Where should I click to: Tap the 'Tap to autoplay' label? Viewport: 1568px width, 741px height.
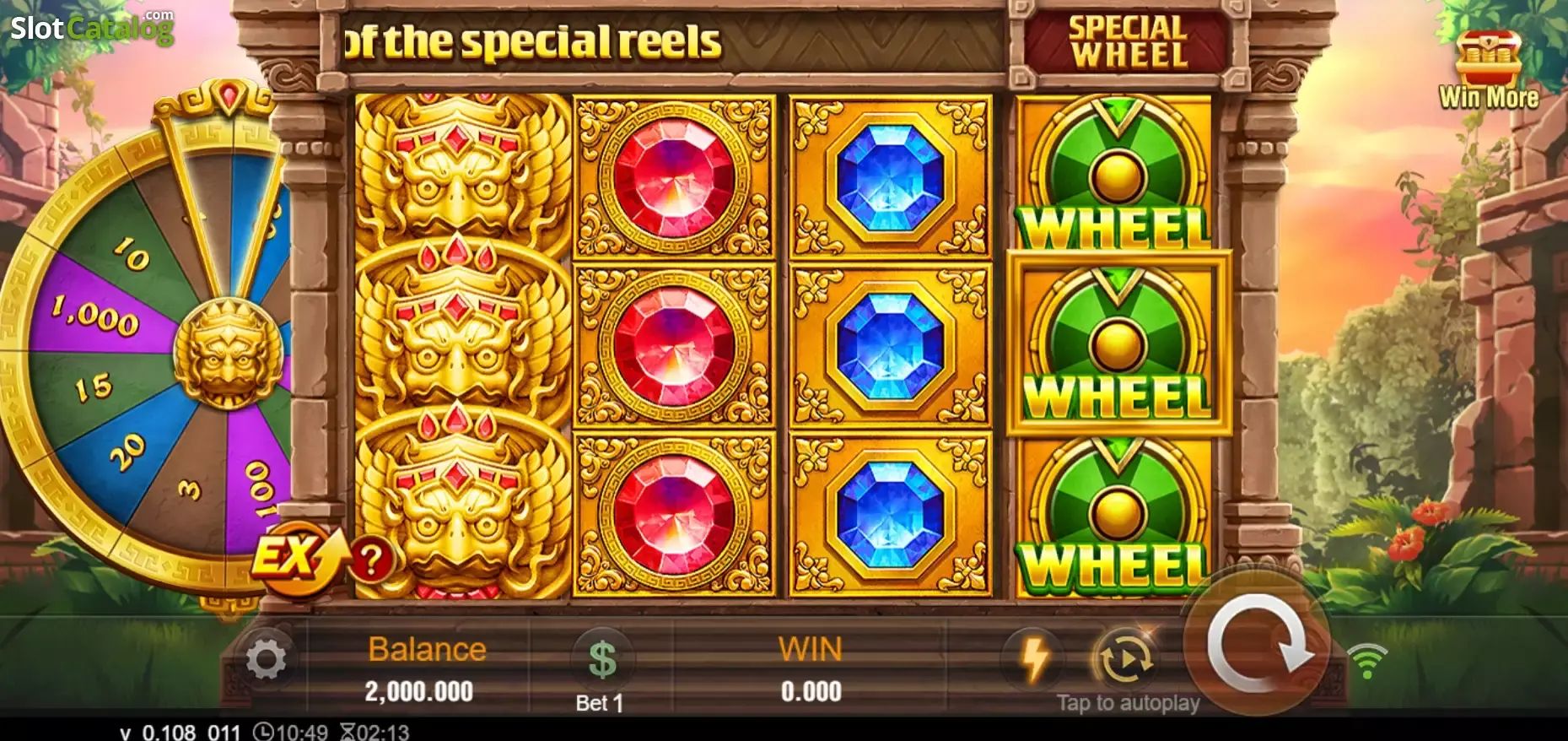click(x=1128, y=702)
